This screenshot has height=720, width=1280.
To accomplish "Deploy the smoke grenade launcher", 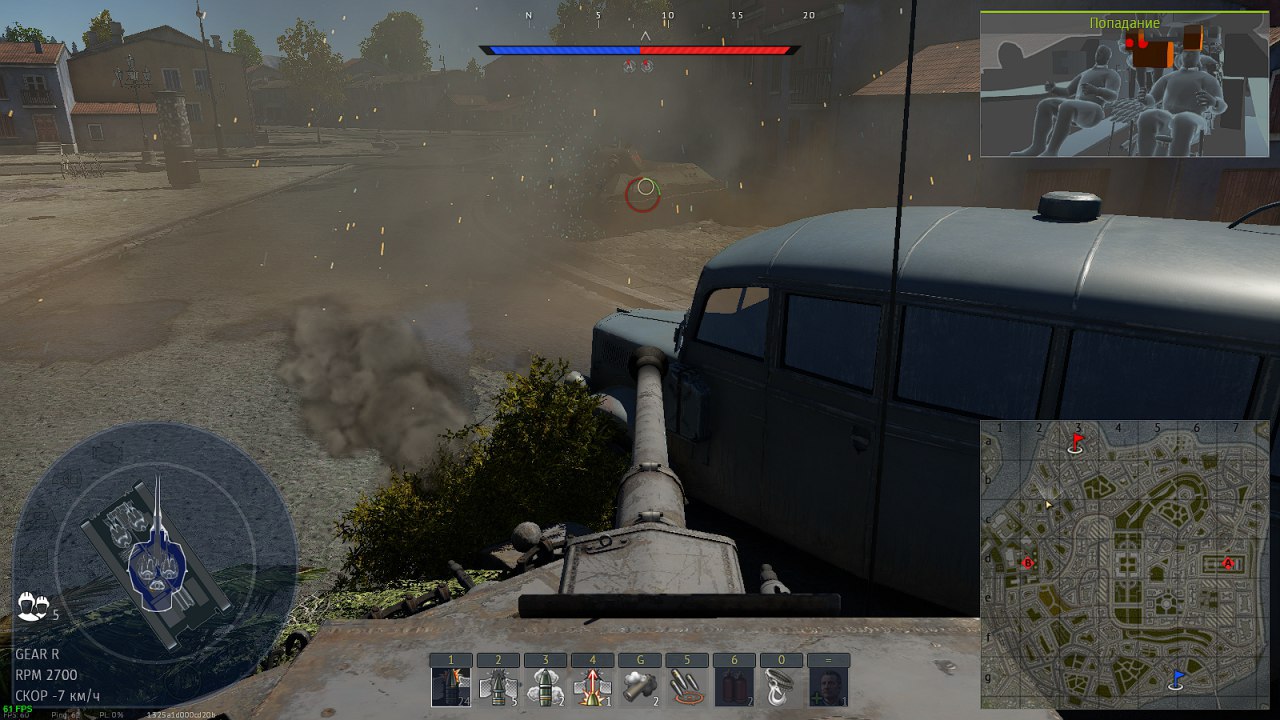I will click(639, 687).
